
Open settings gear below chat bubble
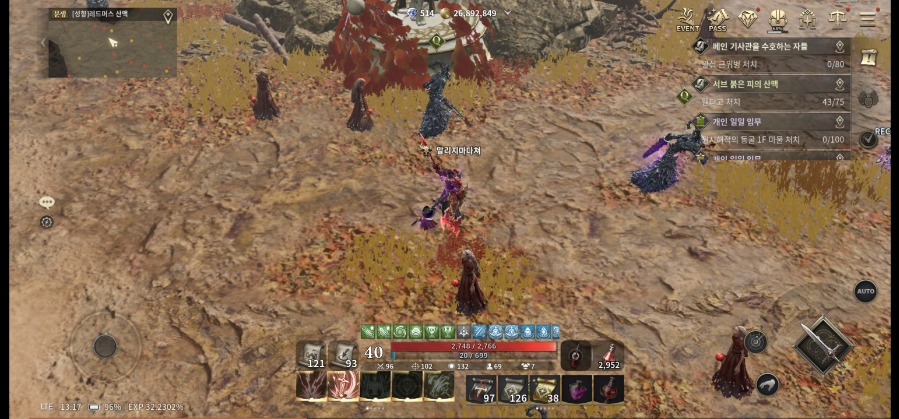pyautogui.click(x=46, y=222)
